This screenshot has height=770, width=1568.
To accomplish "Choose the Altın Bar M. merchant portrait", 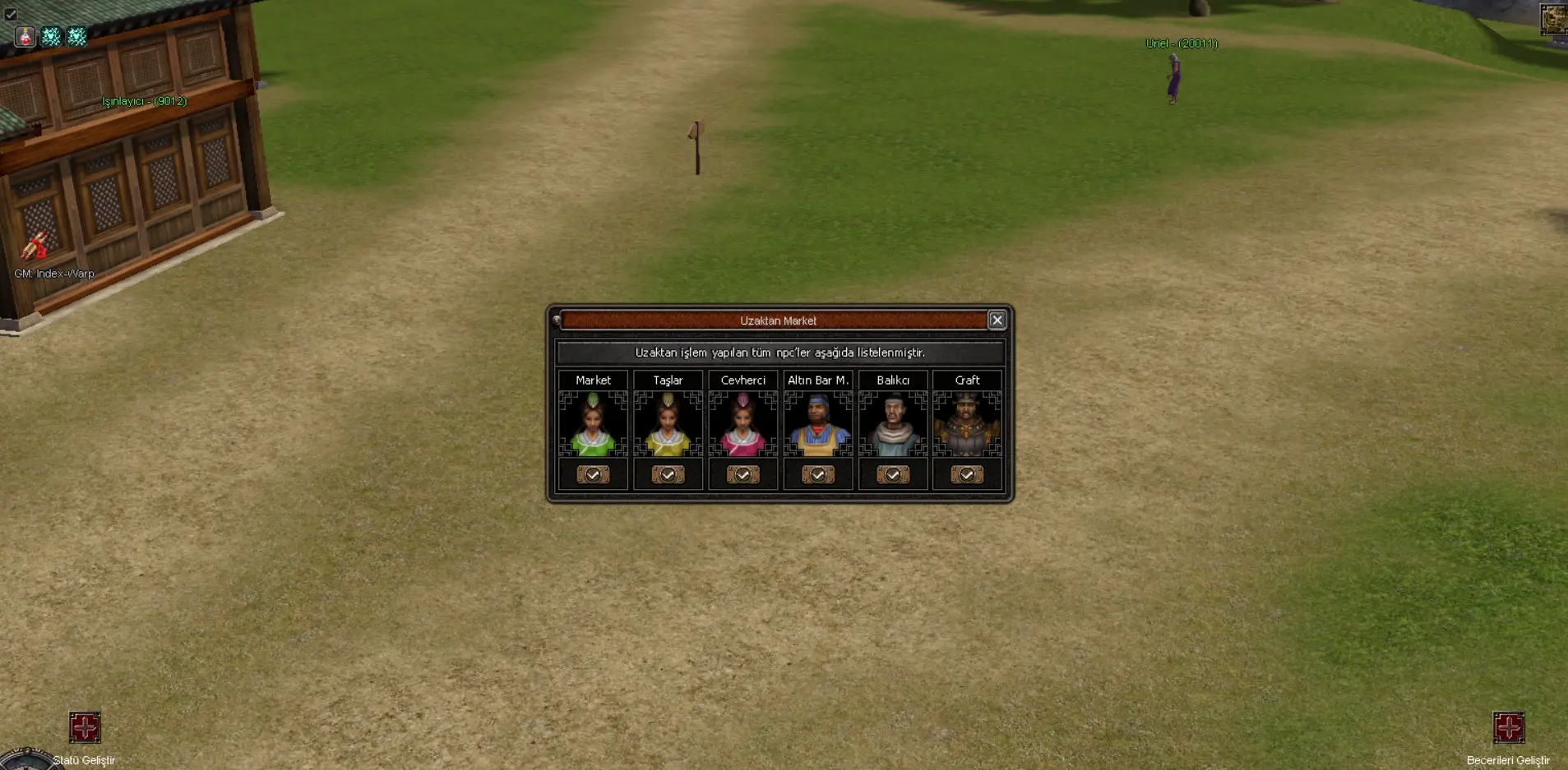I will (817, 424).
